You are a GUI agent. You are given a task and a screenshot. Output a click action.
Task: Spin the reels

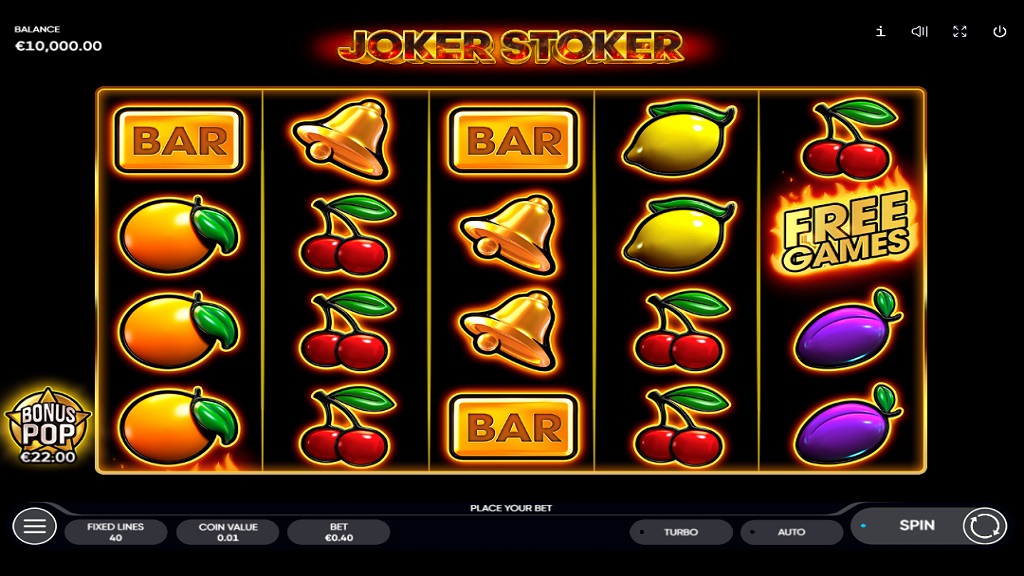click(x=915, y=525)
